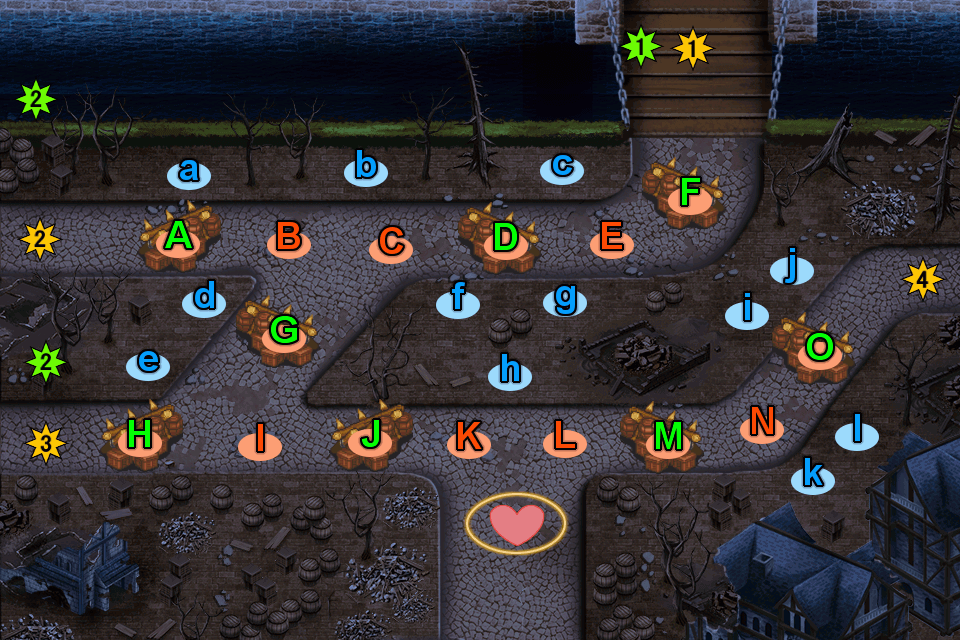Select tower platform labeled green A

coord(179,240)
